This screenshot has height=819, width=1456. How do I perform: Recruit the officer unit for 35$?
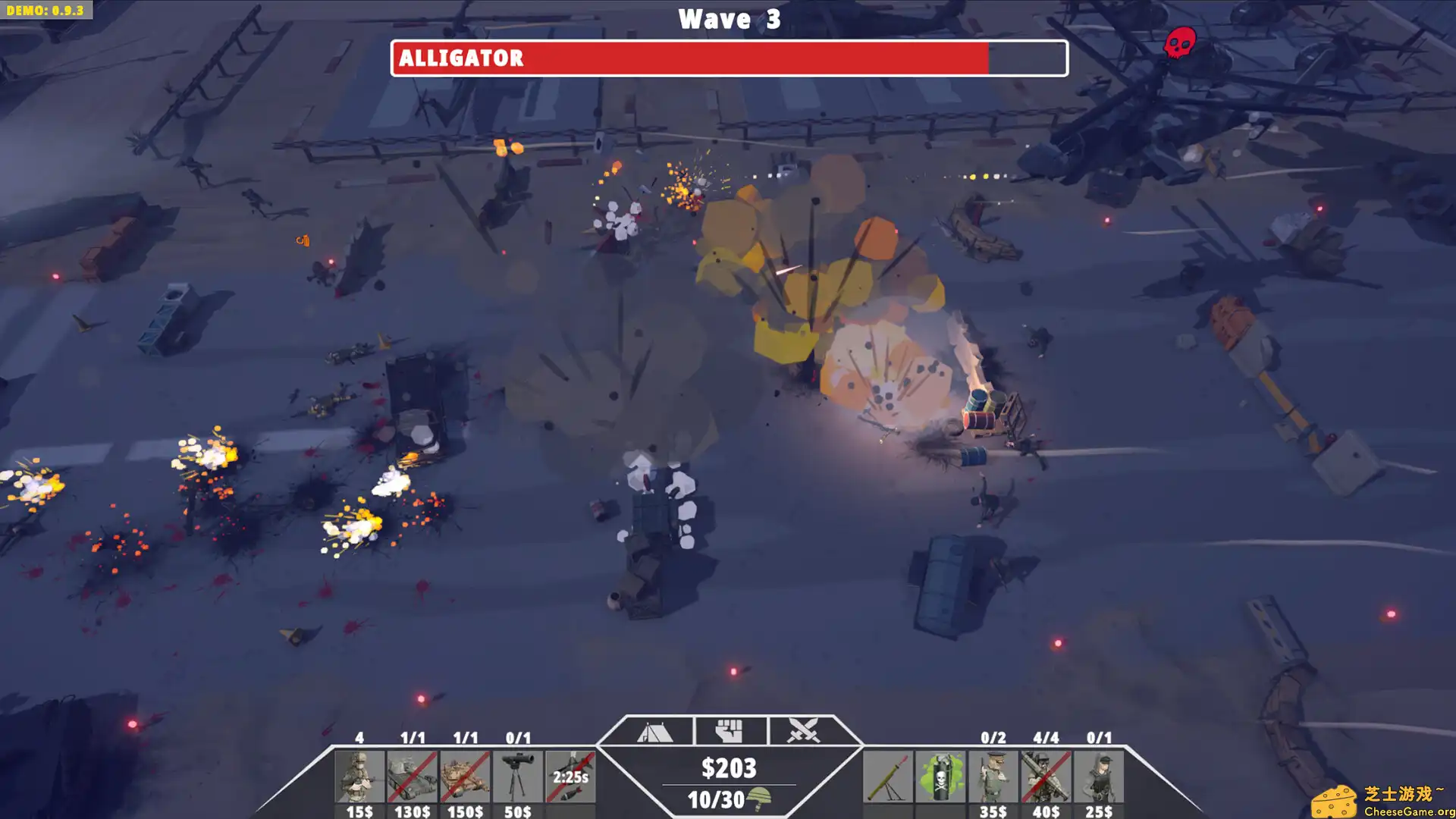click(992, 775)
